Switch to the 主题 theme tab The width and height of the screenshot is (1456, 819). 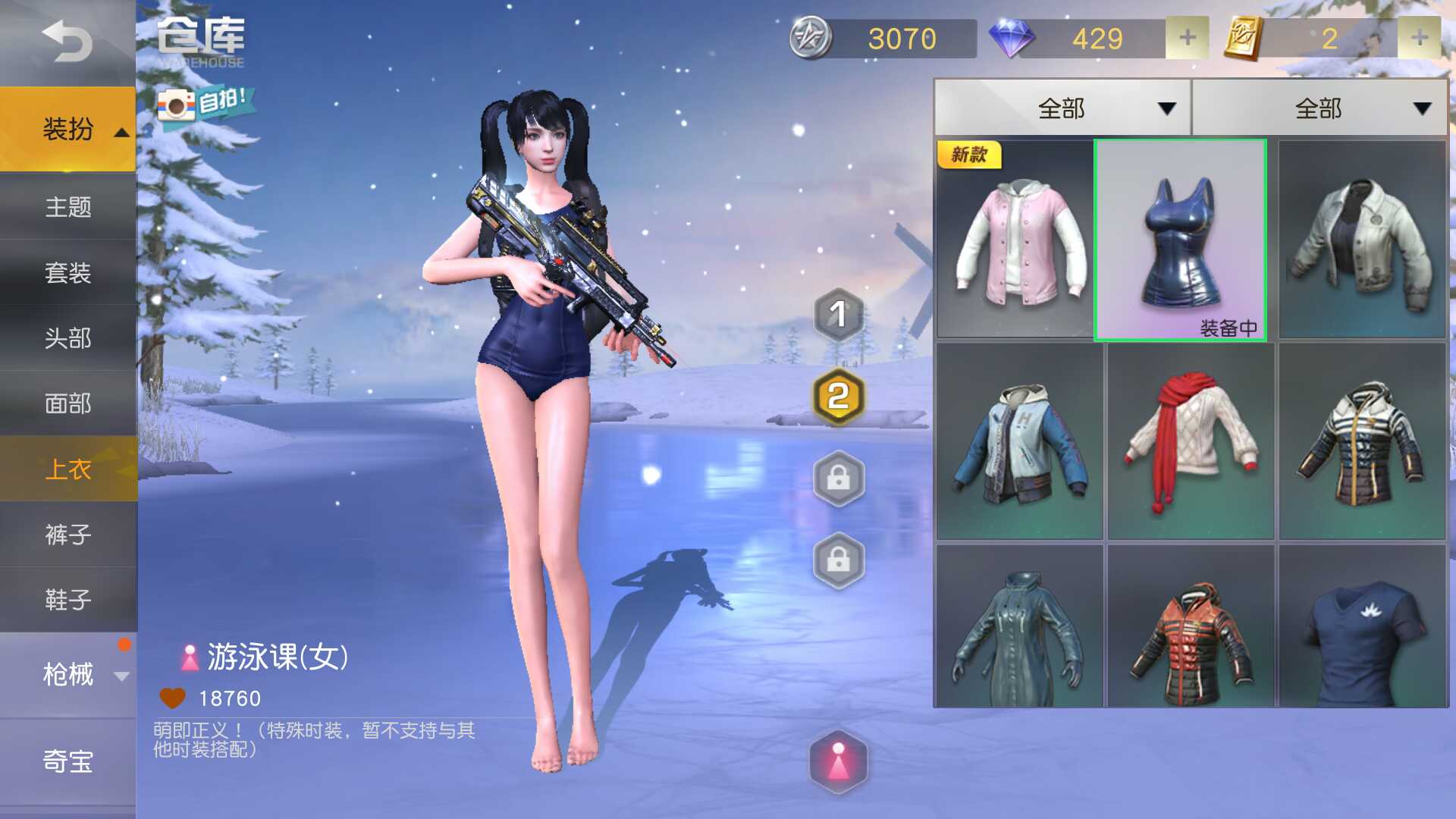(x=67, y=207)
